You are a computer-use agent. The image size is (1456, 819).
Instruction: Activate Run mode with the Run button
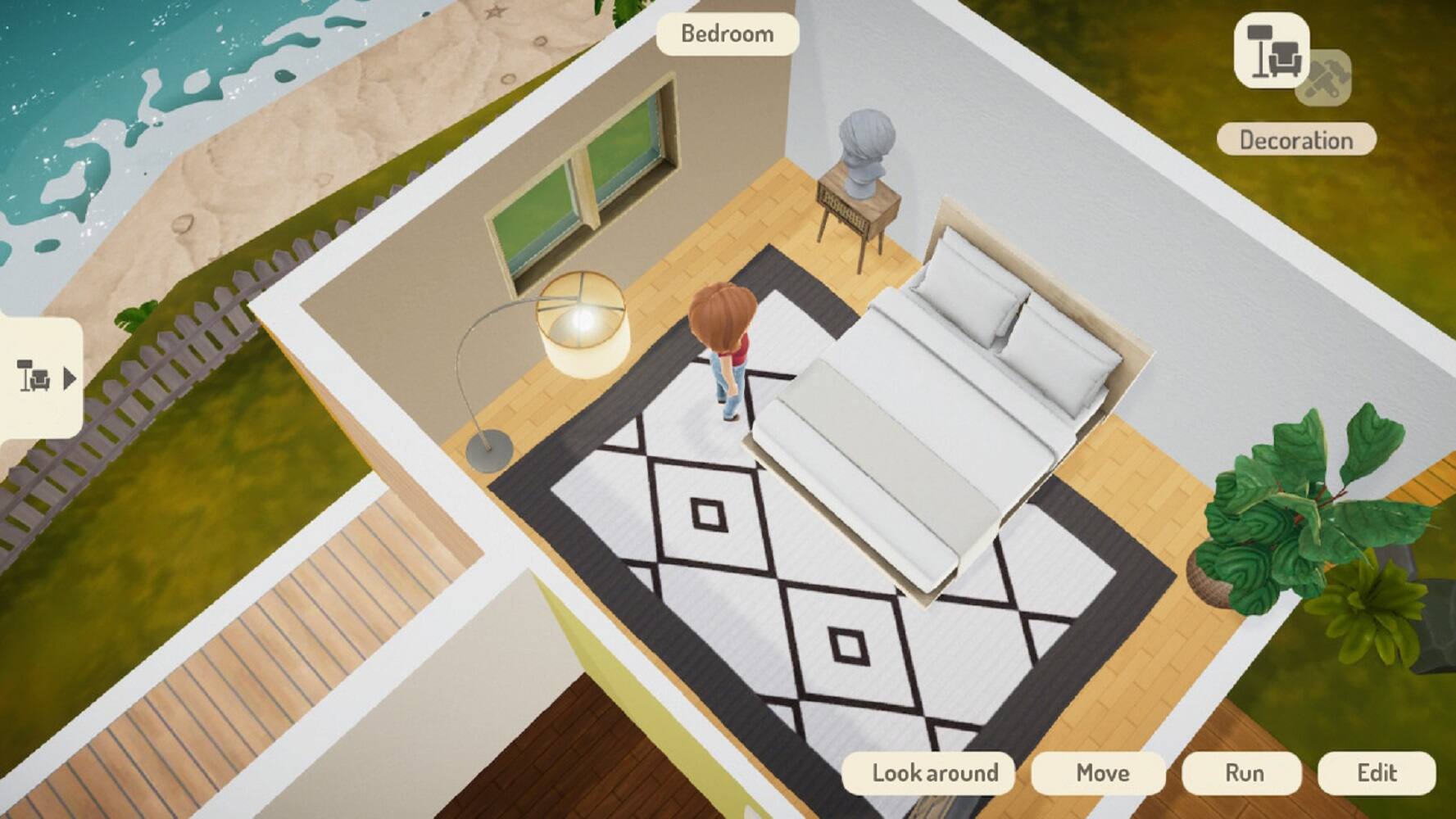[x=1243, y=771]
